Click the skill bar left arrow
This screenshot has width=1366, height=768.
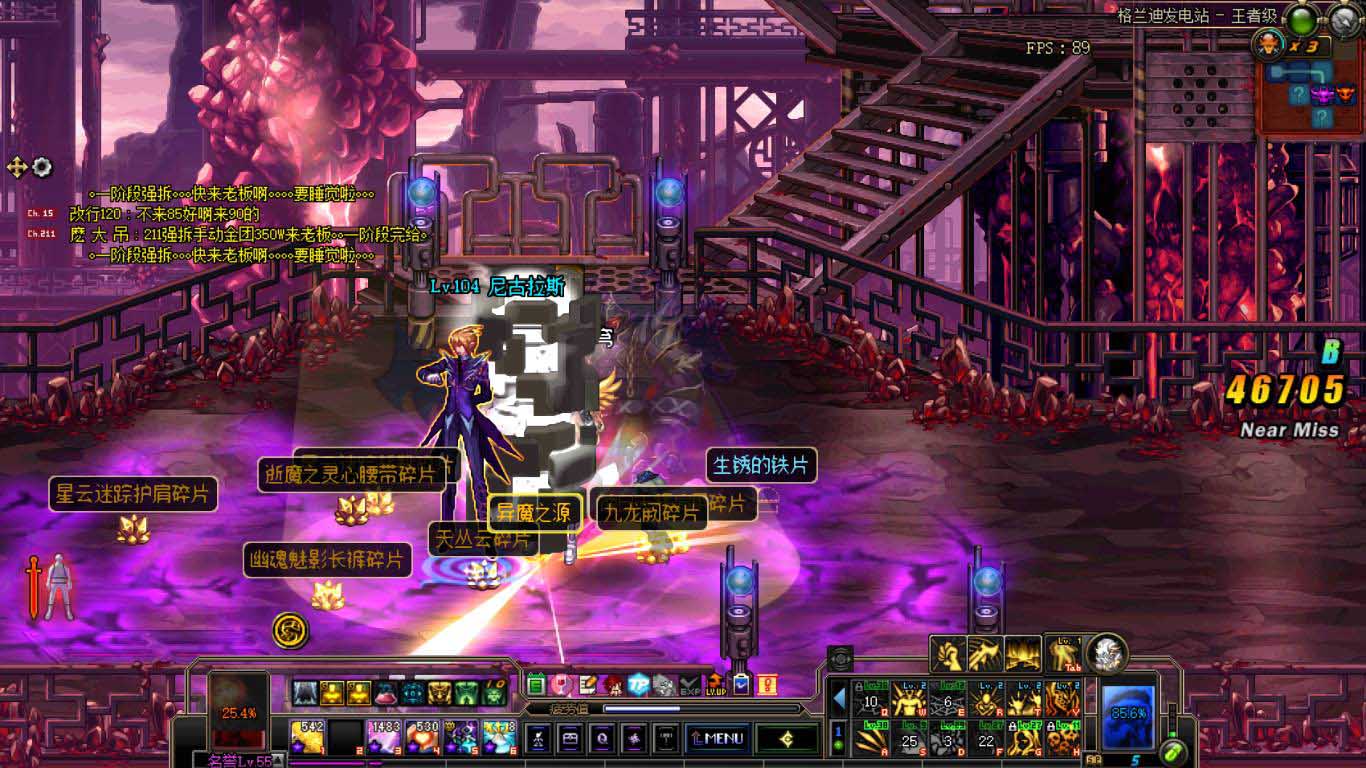click(x=839, y=698)
